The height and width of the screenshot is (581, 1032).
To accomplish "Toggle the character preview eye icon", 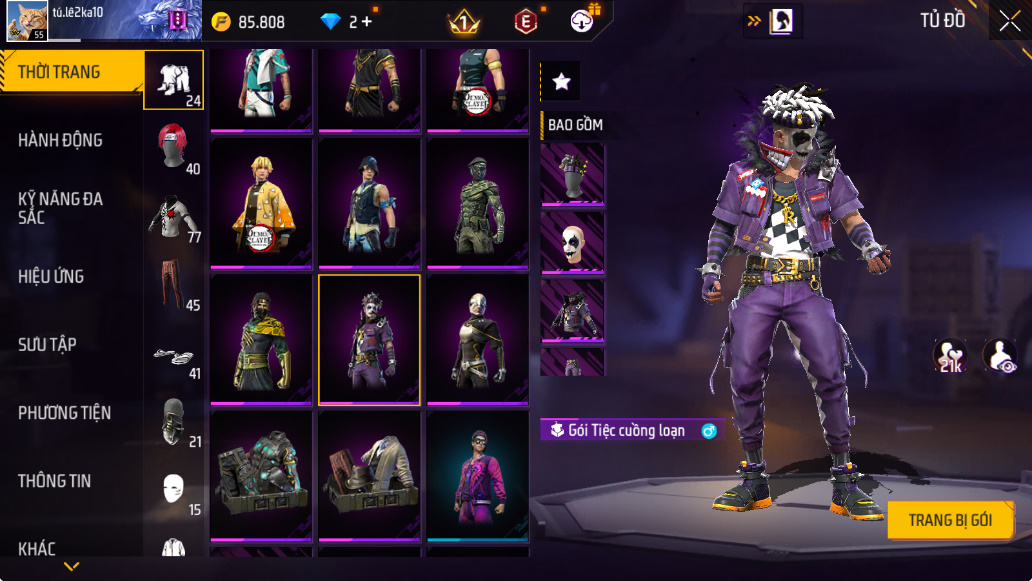I will (x=999, y=356).
